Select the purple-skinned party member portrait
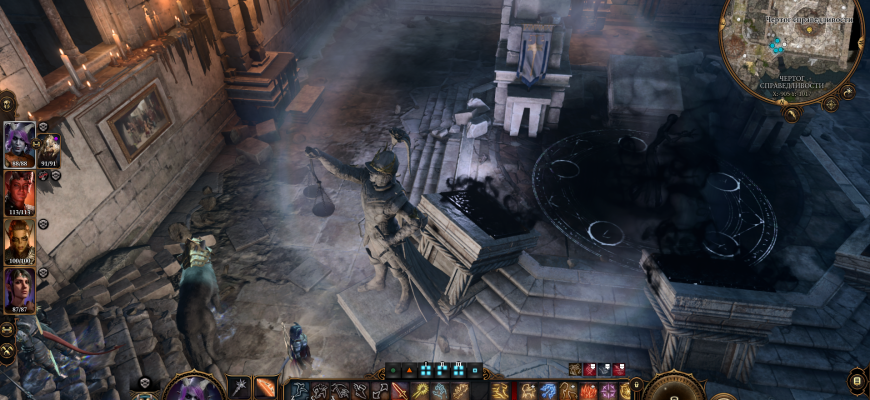Image resolution: width=870 pixels, height=400 pixels. point(19,143)
